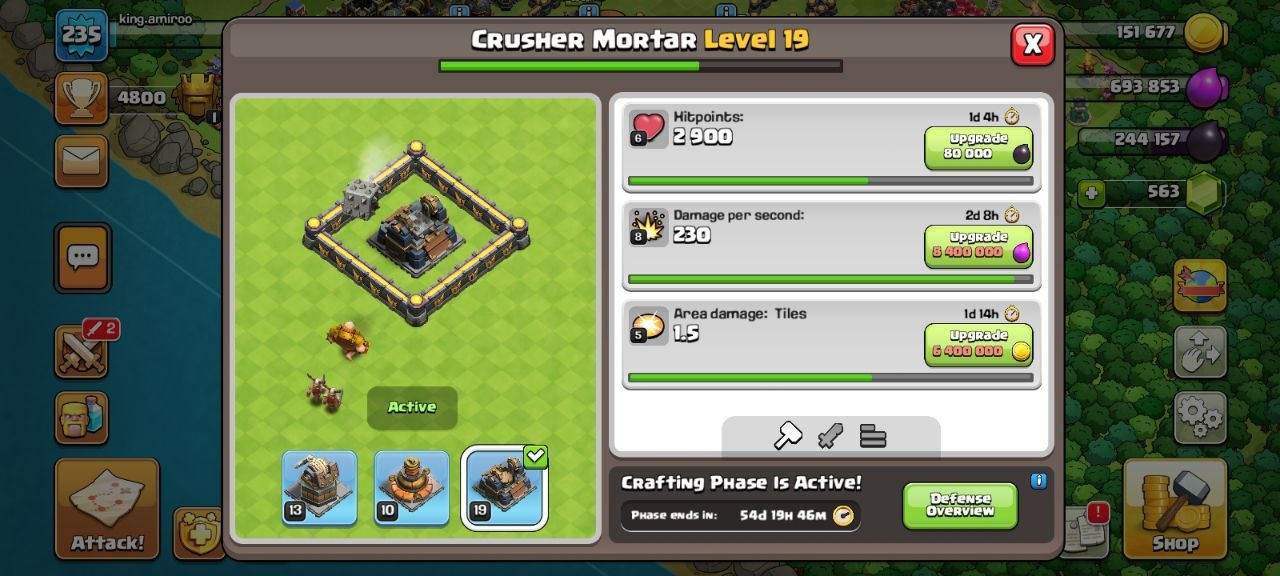Image resolution: width=1280 pixels, height=576 pixels.
Task: Open the Shop
Action: 1174,508
